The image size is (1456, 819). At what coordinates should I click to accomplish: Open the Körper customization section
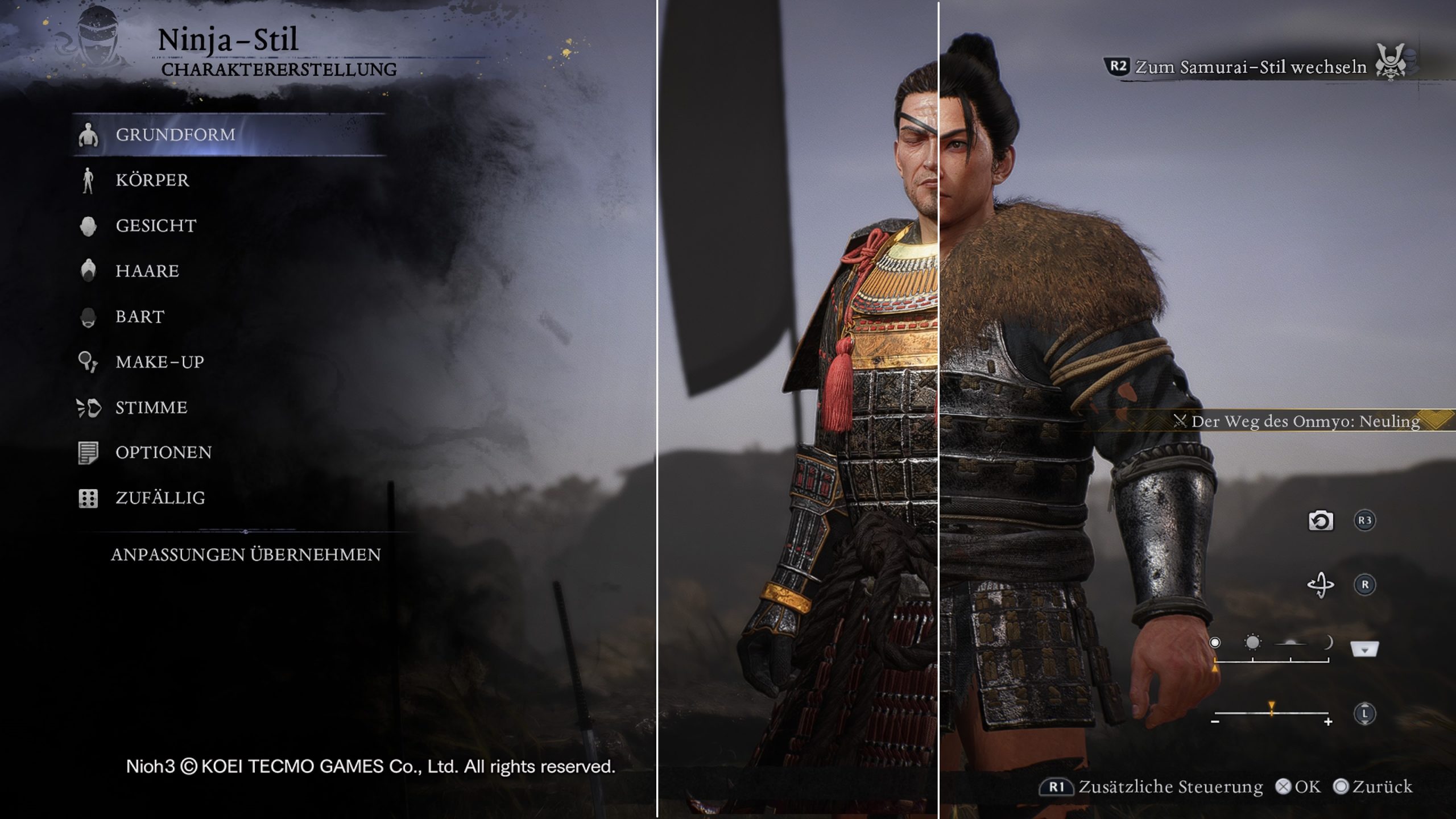[x=152, y=180]
